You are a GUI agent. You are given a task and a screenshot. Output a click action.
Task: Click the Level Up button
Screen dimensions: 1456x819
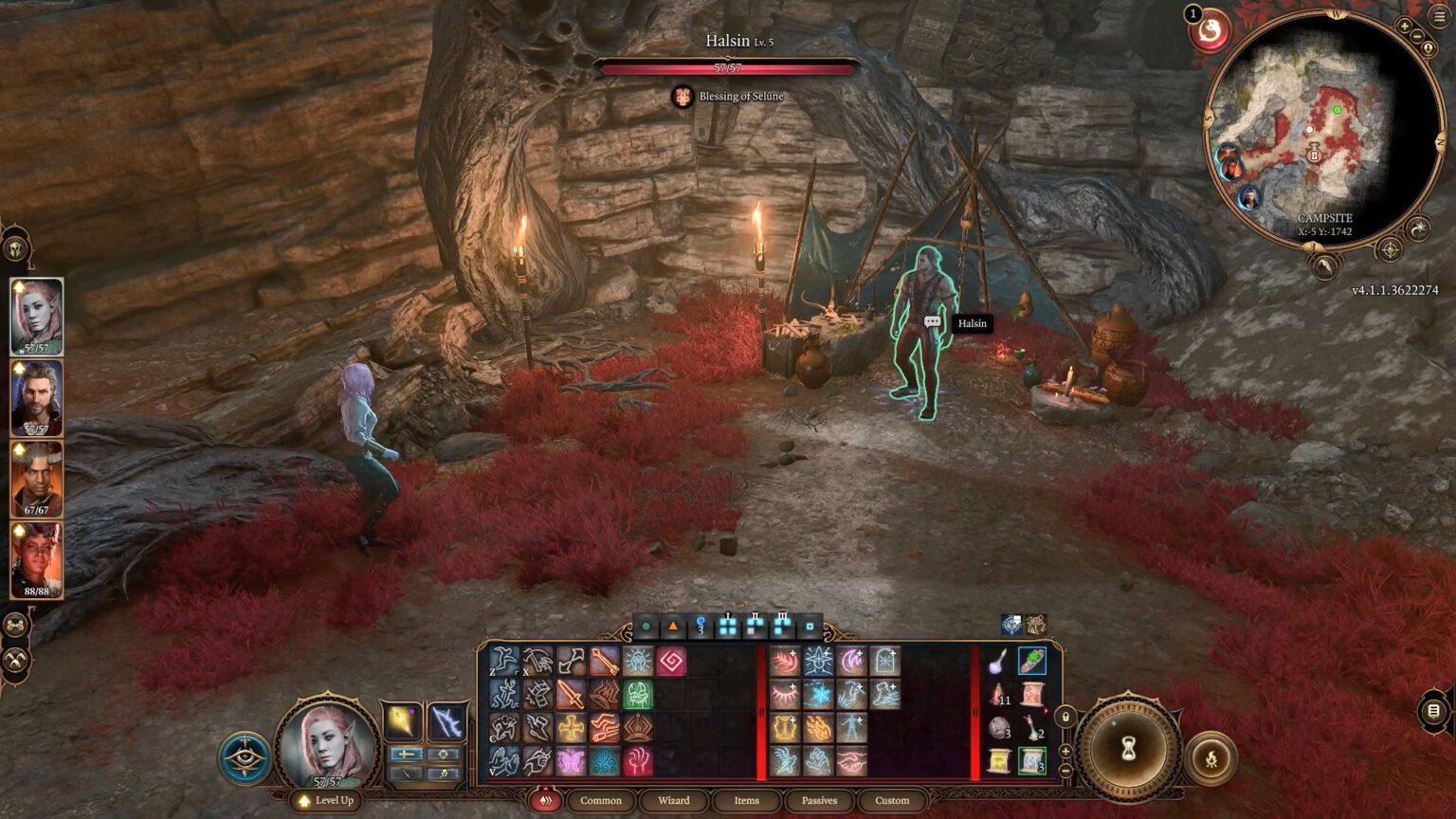point(326,800)
